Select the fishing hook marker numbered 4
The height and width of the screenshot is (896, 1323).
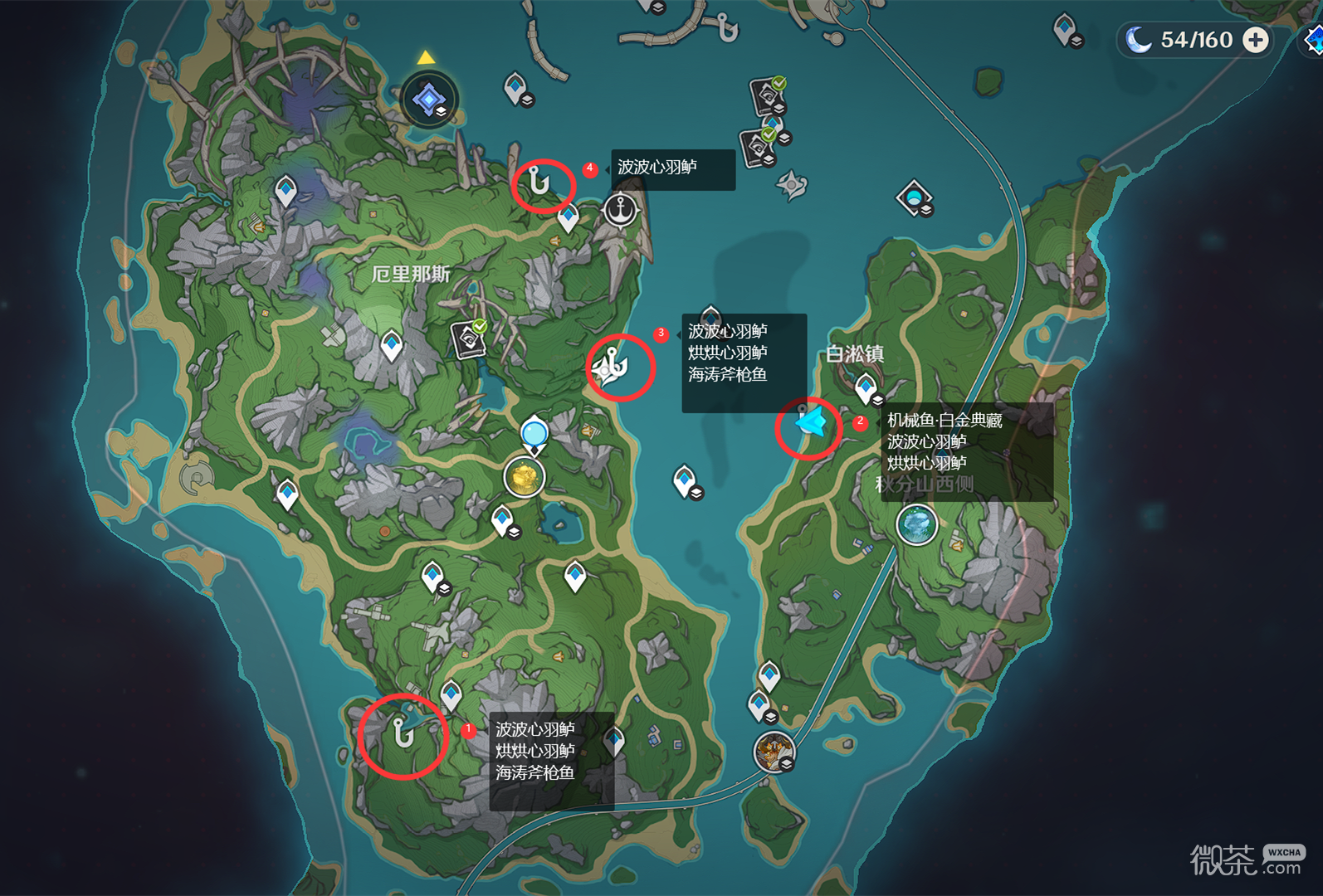[x=540, y=181]
